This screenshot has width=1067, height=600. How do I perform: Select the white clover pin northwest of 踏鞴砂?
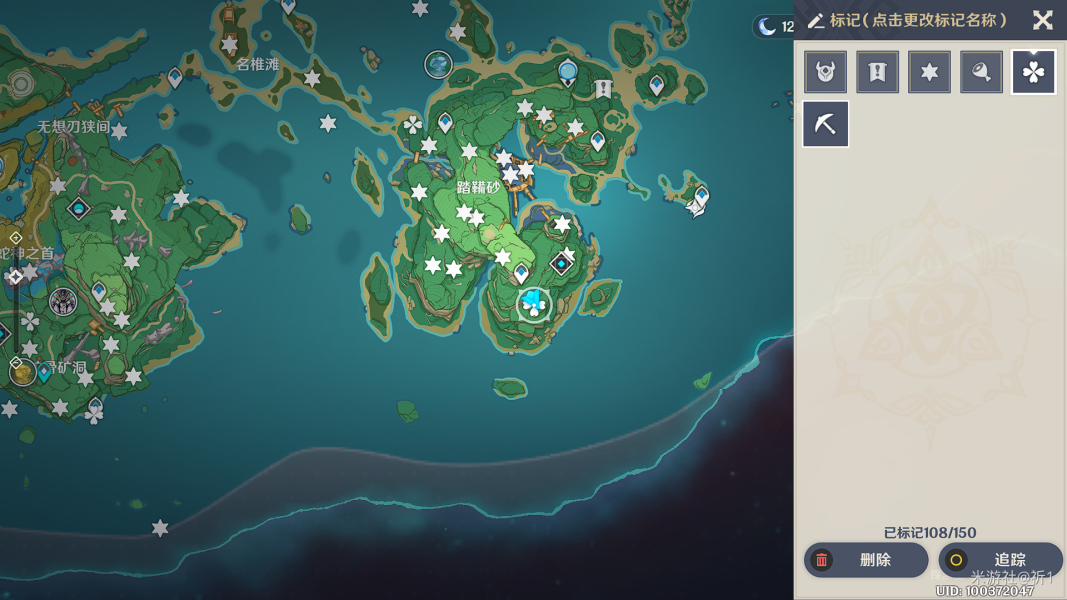pyautogui.click(x=412, y=125)
